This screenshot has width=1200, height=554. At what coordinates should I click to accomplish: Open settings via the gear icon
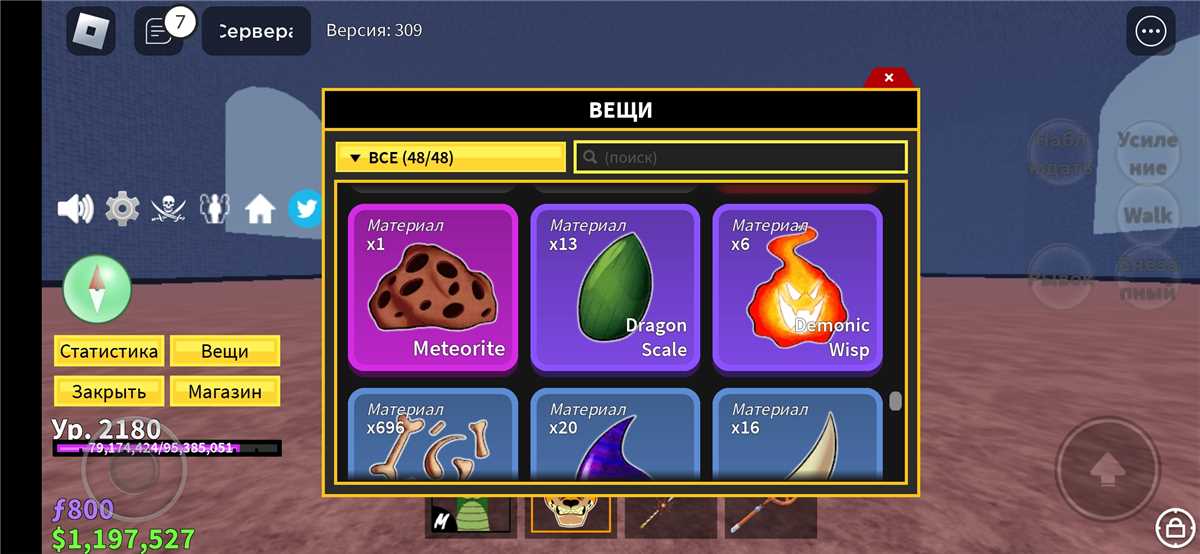point(122,209)
